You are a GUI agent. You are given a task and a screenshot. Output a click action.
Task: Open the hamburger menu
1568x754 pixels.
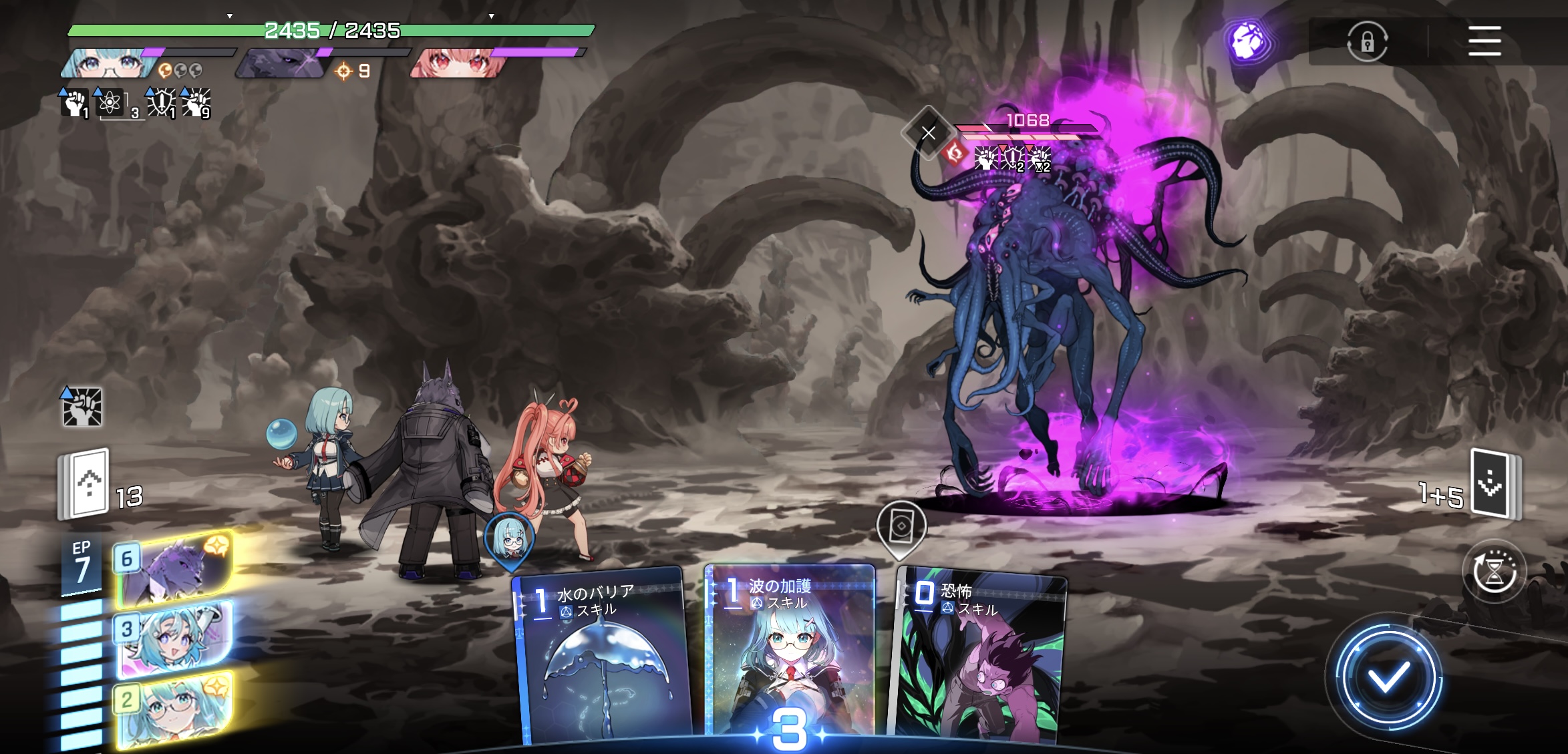[1484, 41]
